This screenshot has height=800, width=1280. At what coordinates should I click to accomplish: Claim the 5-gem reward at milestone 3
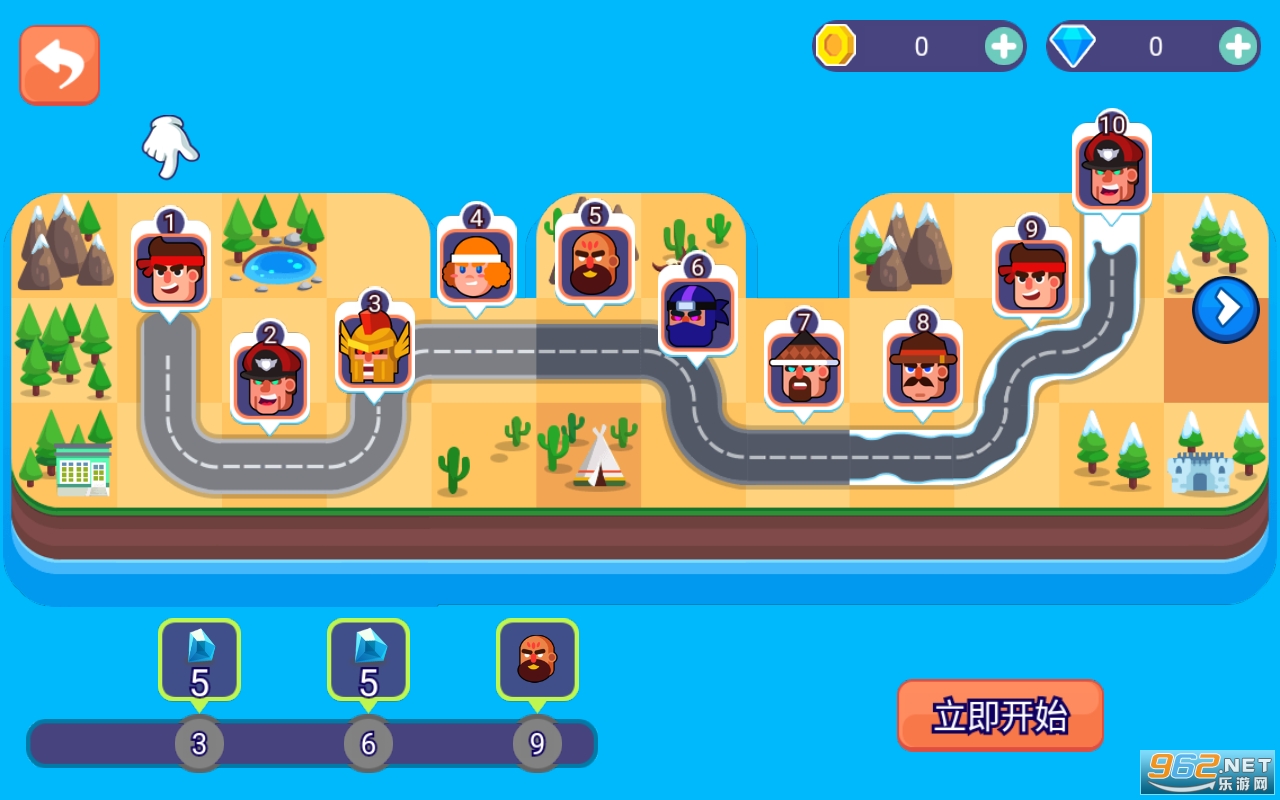199,660
